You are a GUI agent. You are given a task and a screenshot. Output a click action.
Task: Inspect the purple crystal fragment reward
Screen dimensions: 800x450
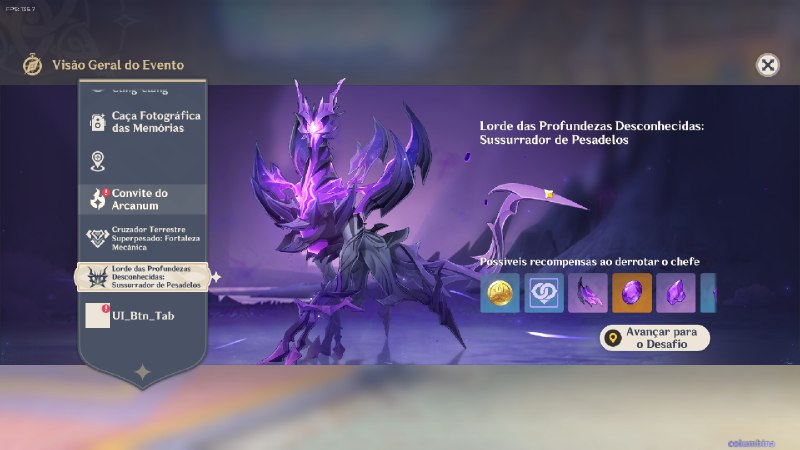coord(676,293)
